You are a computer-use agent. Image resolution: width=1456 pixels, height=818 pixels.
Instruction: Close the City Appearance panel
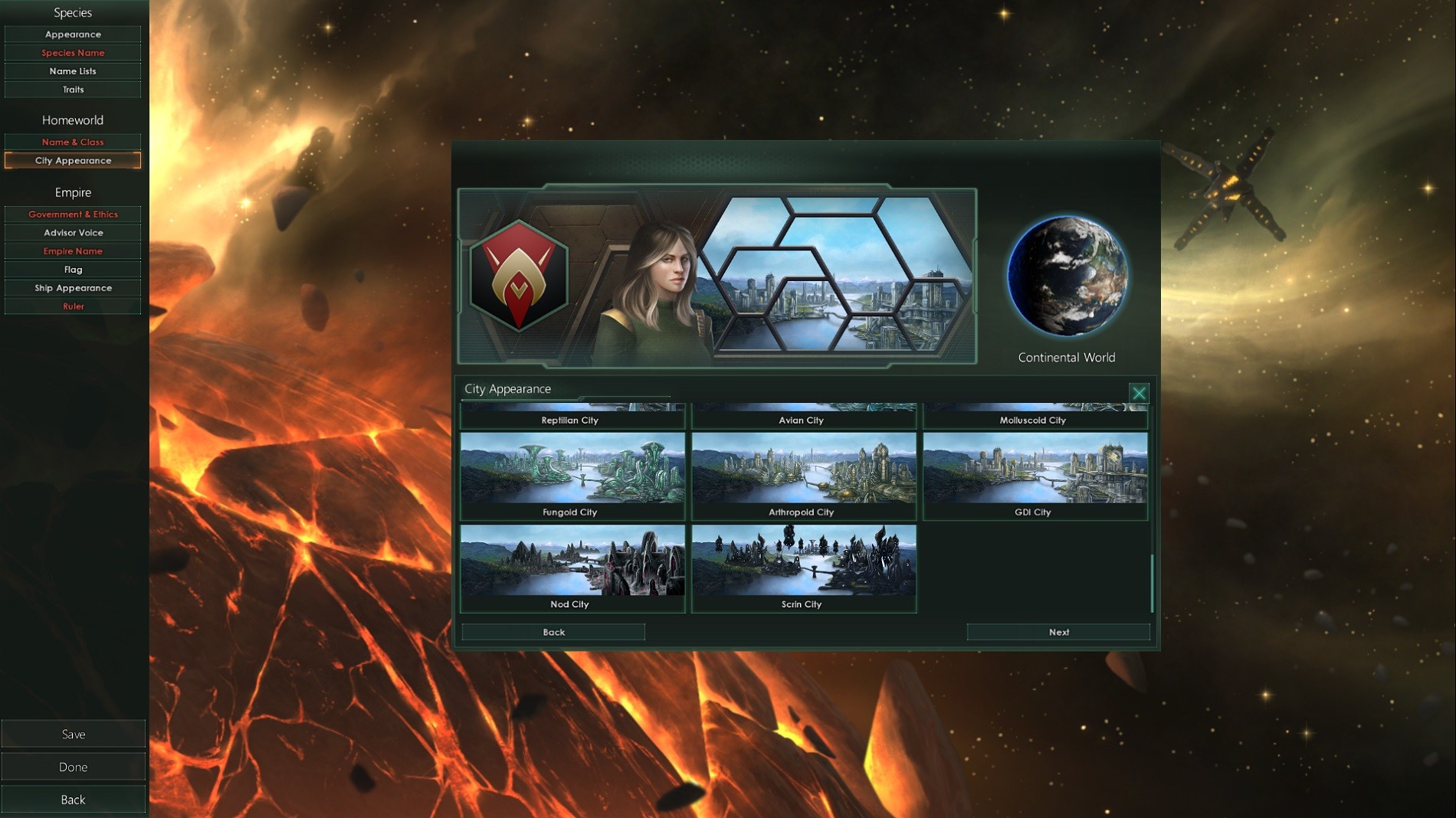pos(1139,393)
